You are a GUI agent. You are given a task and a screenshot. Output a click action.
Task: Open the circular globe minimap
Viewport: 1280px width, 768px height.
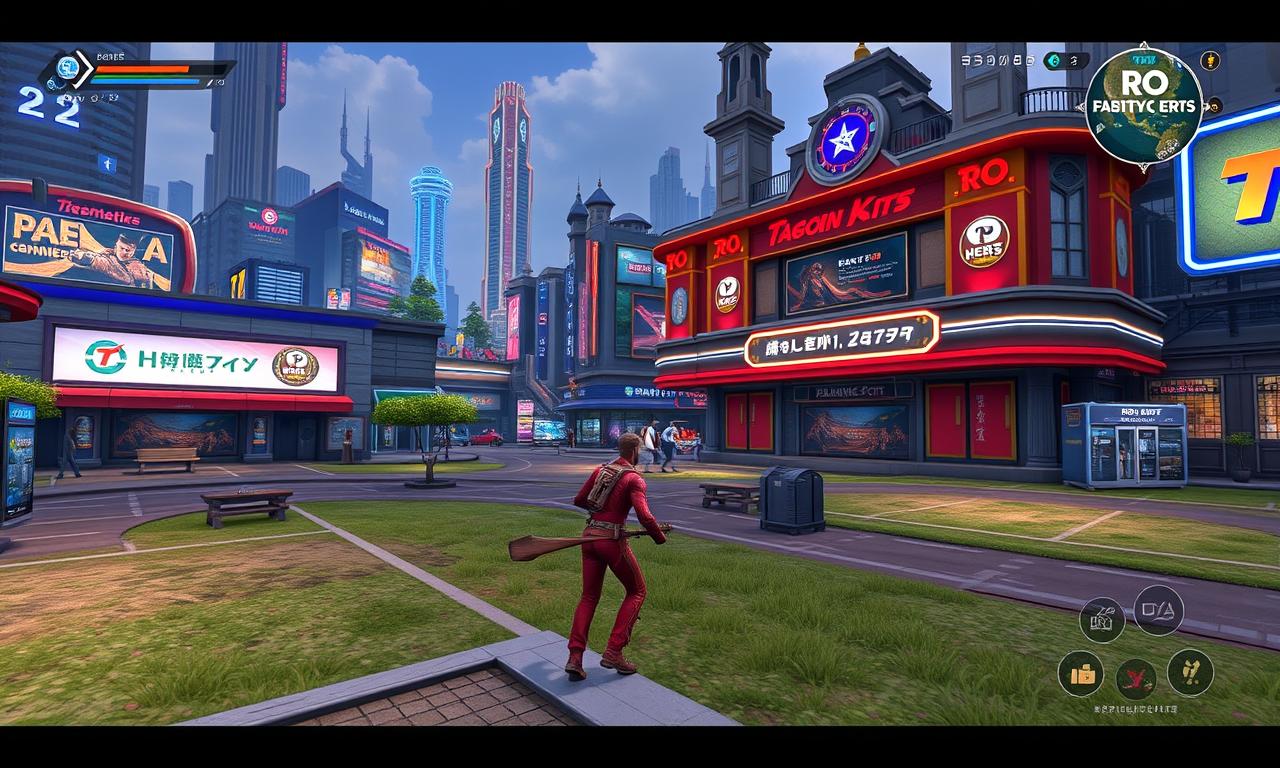[x=1143, y=104]
